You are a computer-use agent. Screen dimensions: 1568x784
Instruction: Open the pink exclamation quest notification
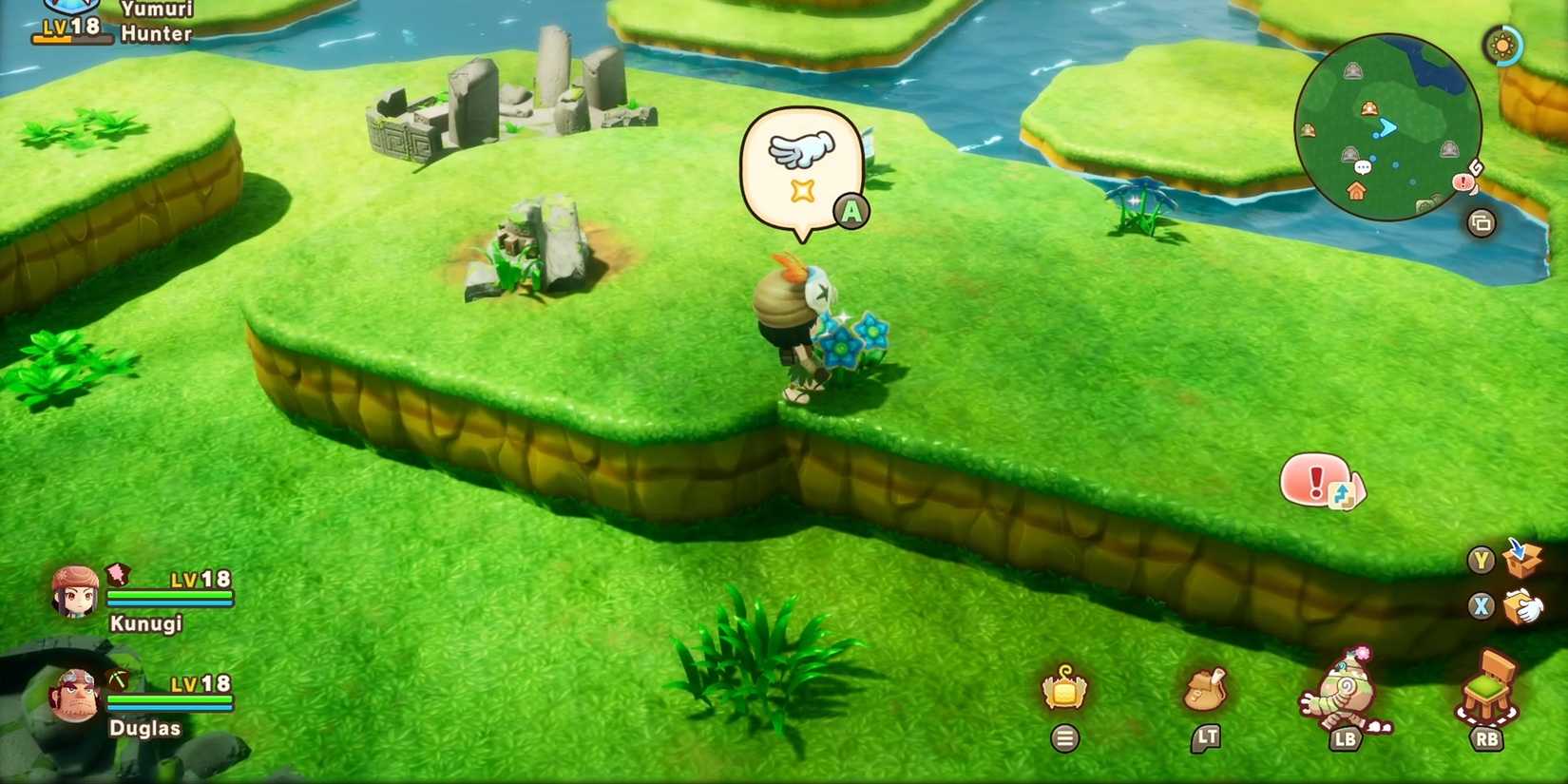pos(1316,481)
